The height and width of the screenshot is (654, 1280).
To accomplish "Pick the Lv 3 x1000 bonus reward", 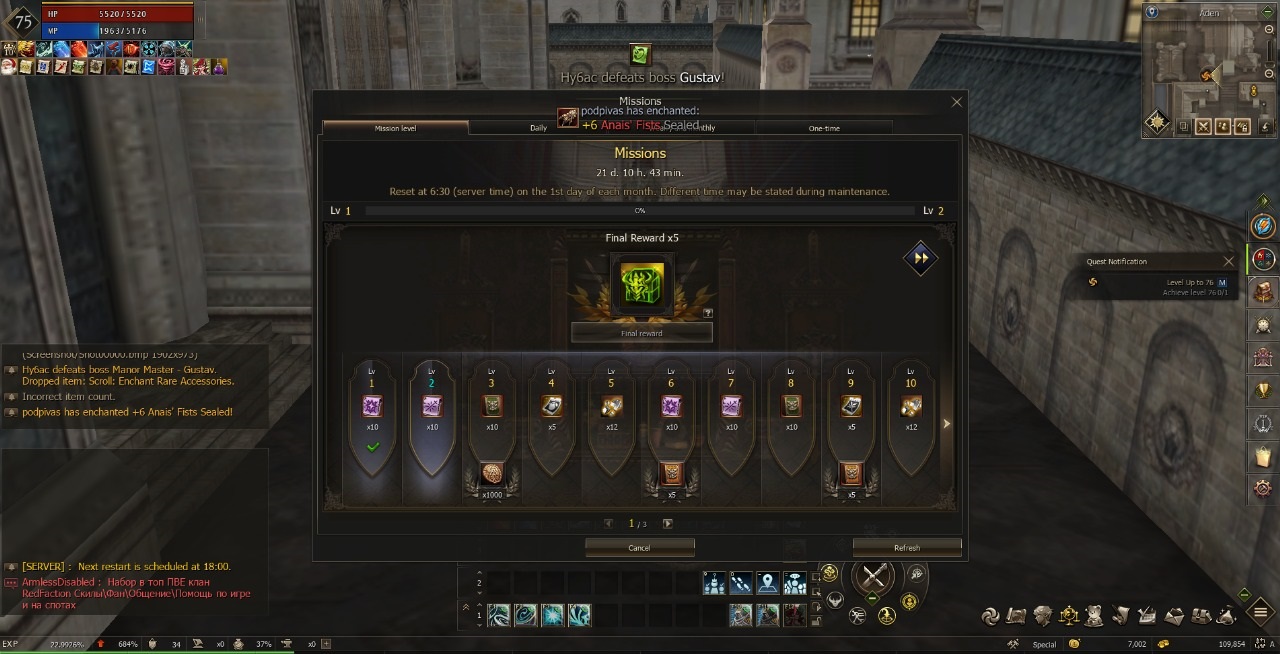I will point(491,475).
